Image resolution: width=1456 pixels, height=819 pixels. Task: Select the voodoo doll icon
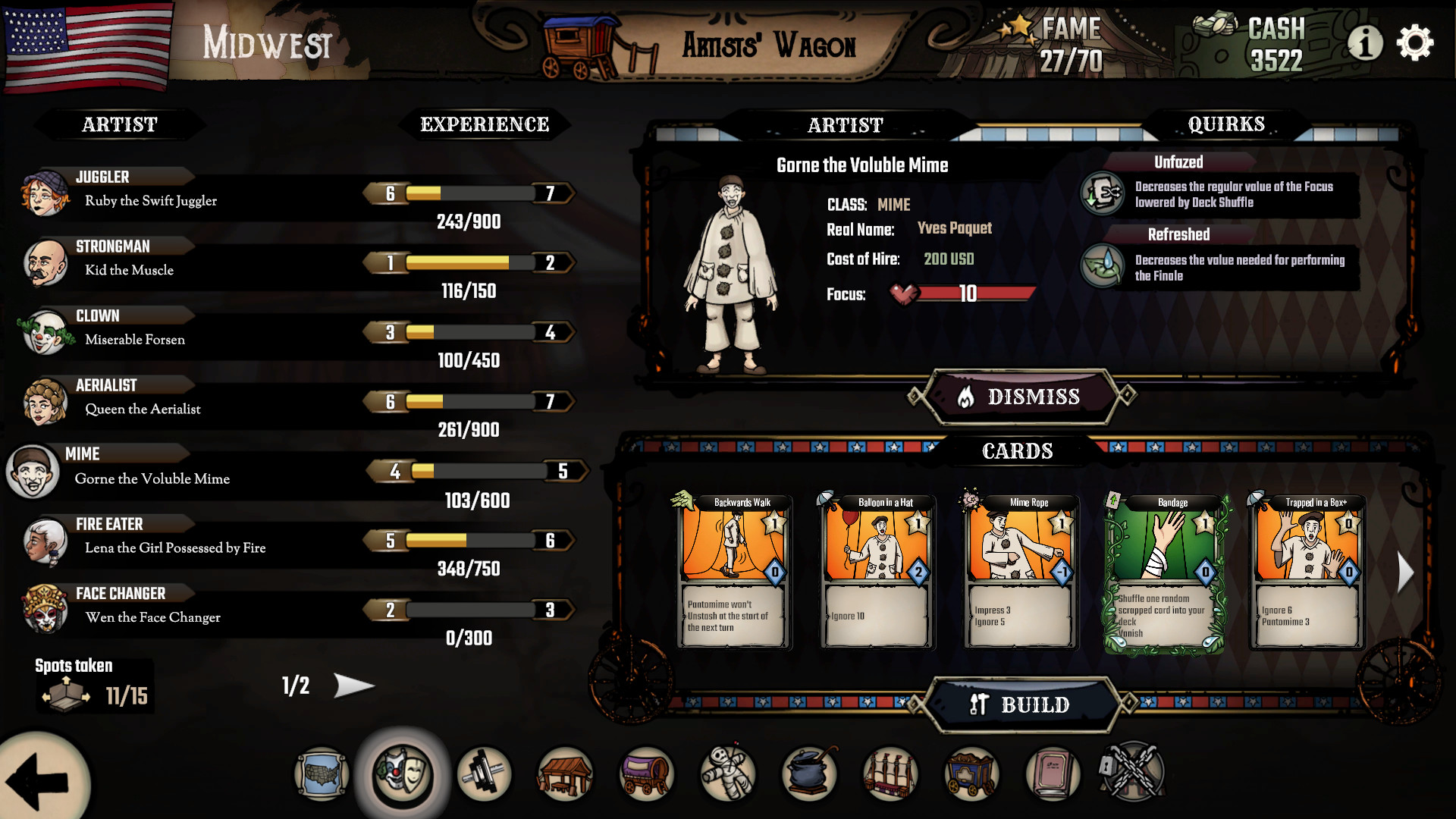[728, 775]
